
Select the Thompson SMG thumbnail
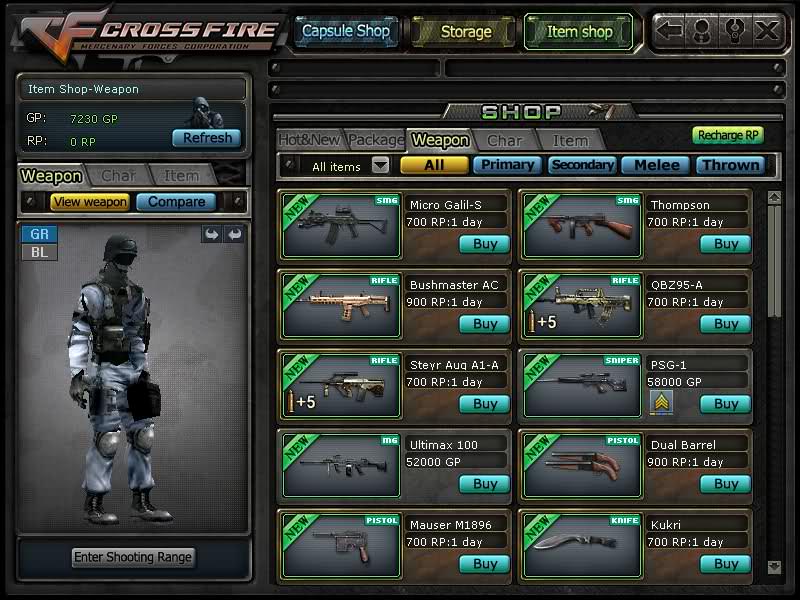coord(582,226)
